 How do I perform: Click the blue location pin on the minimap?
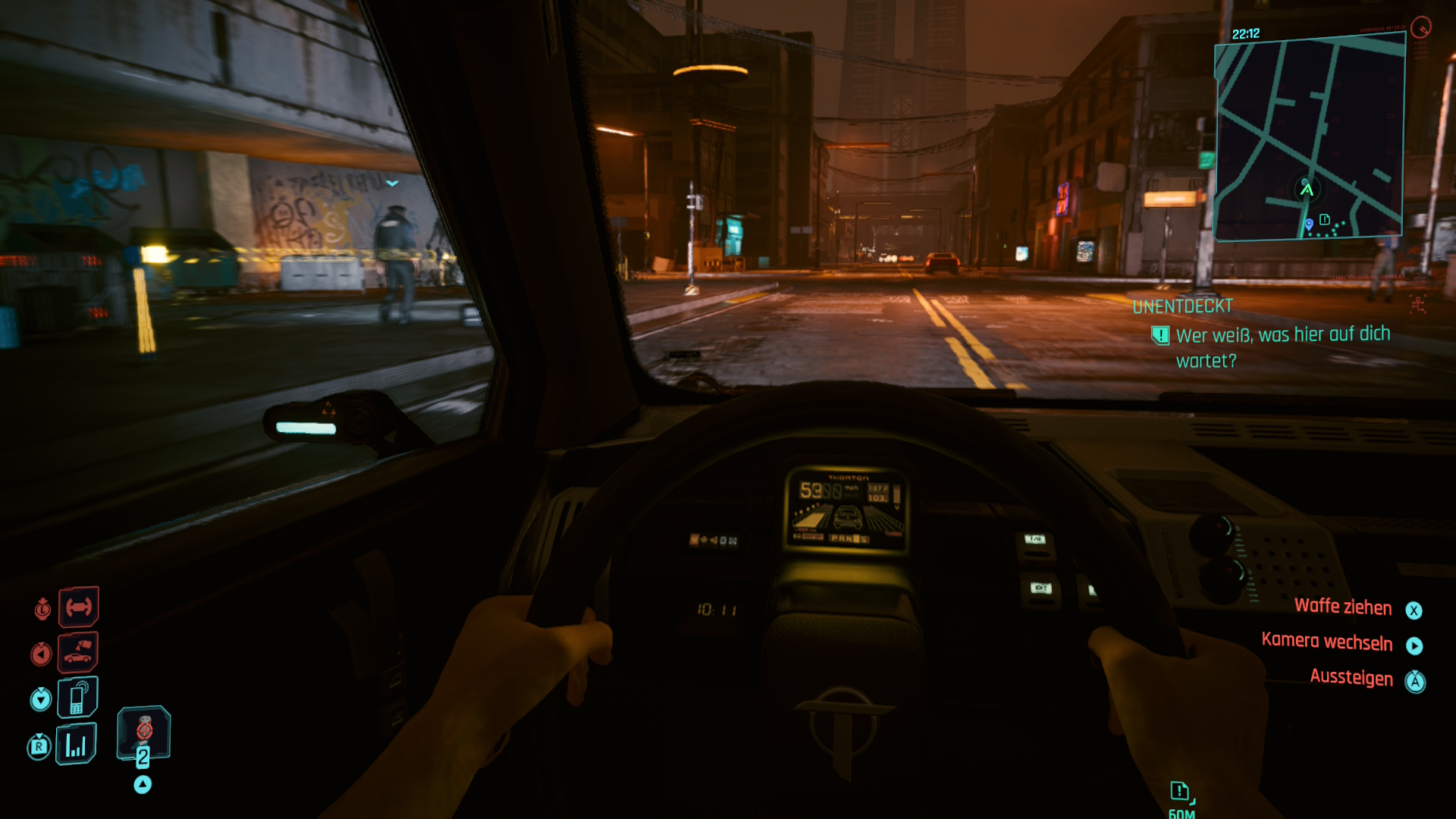pos(1308,224)
